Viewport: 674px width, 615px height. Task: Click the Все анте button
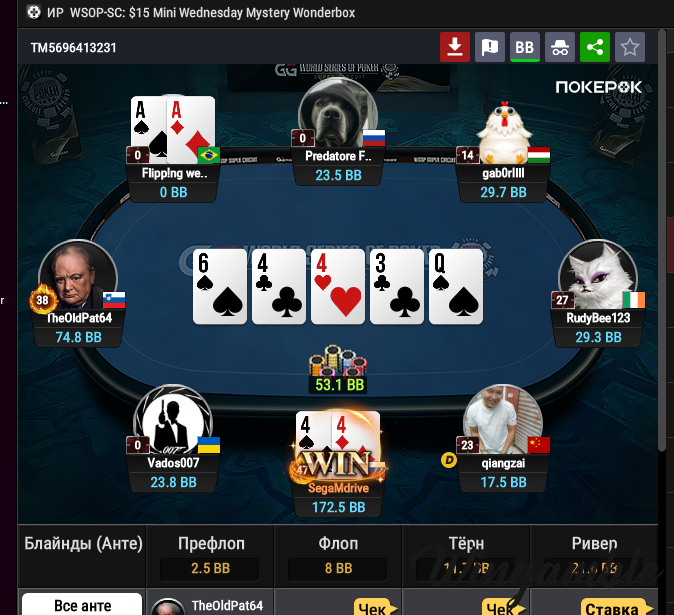click(x=80, y=605)
